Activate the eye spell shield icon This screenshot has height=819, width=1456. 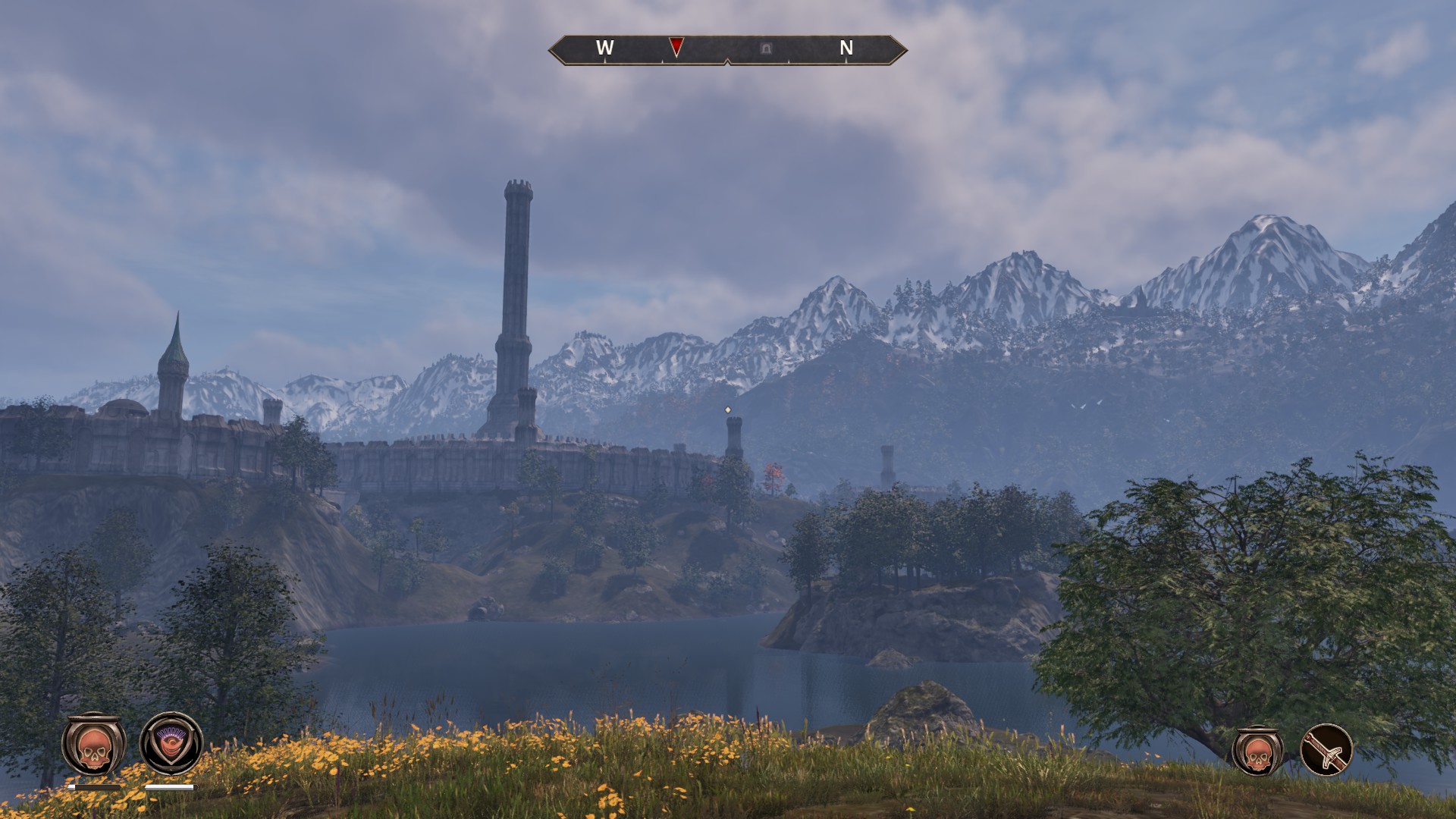click(171, 744)
